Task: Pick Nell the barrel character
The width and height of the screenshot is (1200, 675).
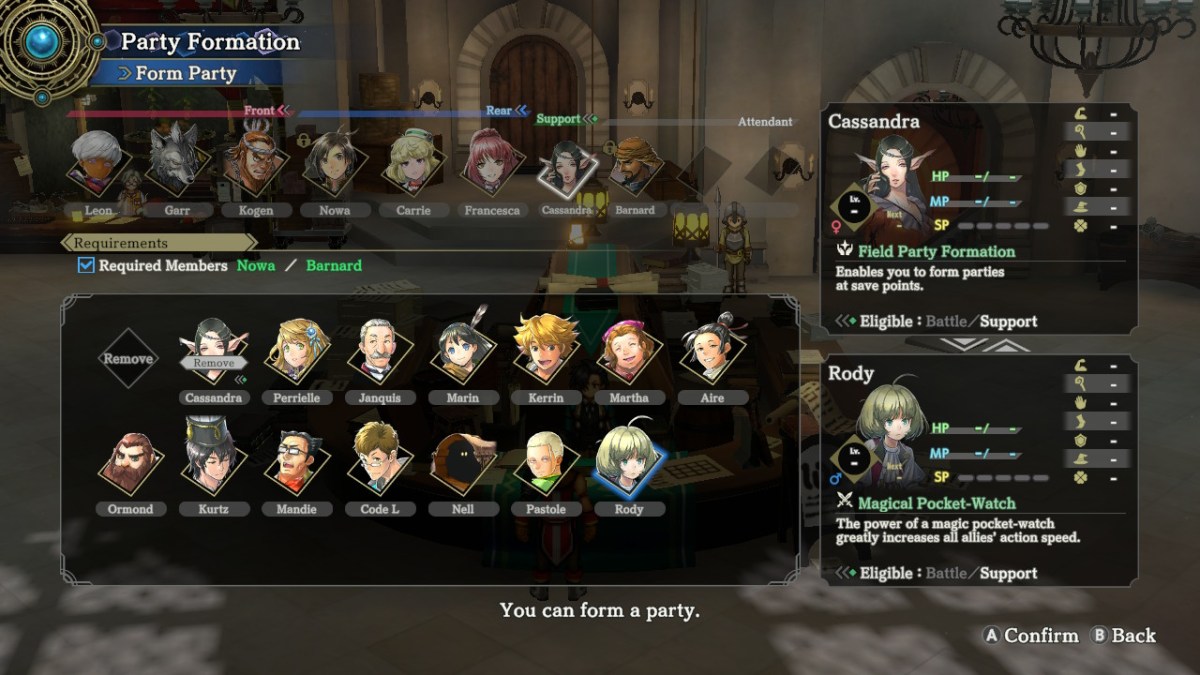Action: [x=463, y=463]
